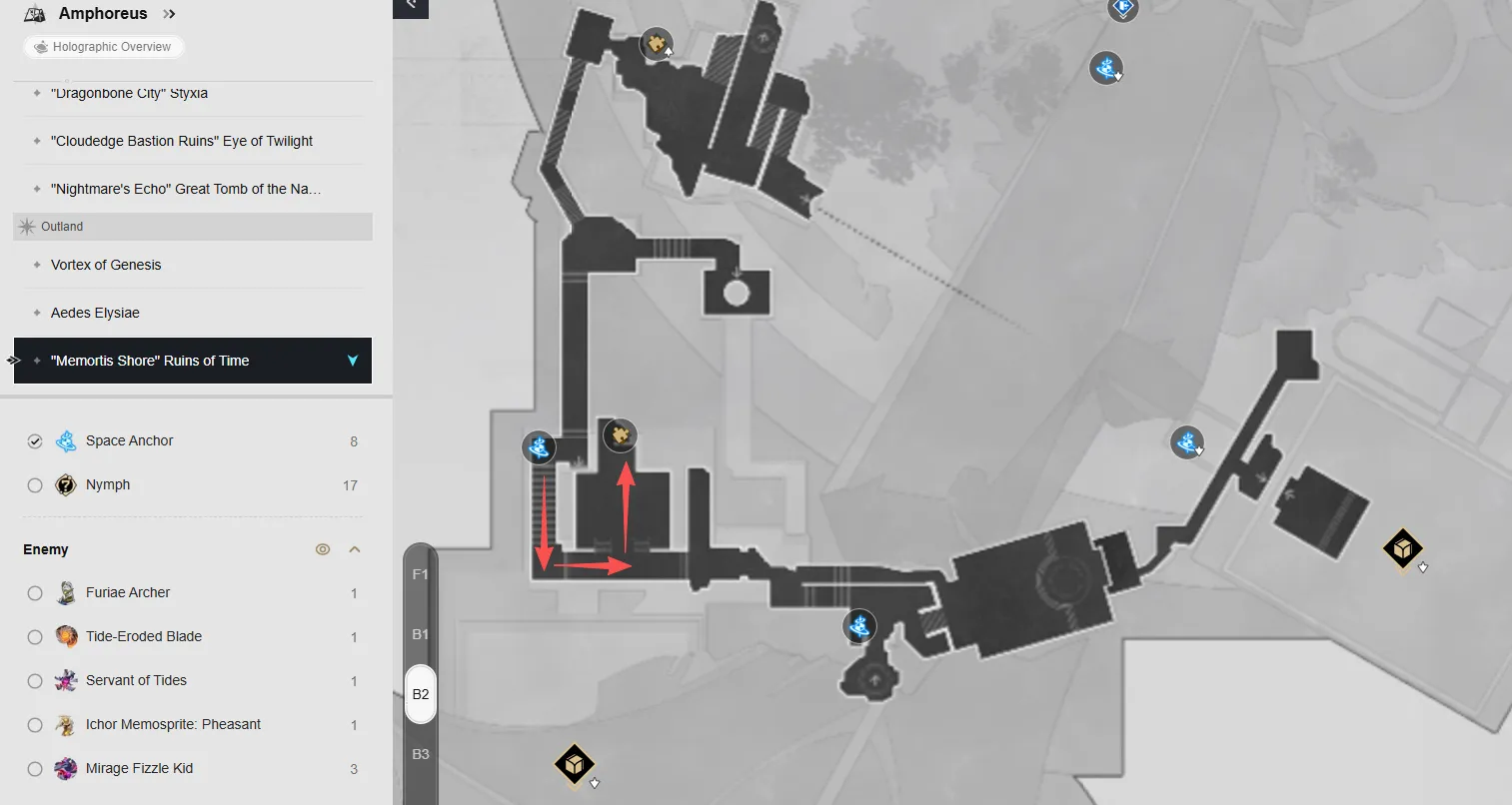Image resolution: width=1512 pixels, height=805 pixels.
Task: Click the Nymph icon beside its filter label
Action: pyautogui.click(x=66, y=484)
